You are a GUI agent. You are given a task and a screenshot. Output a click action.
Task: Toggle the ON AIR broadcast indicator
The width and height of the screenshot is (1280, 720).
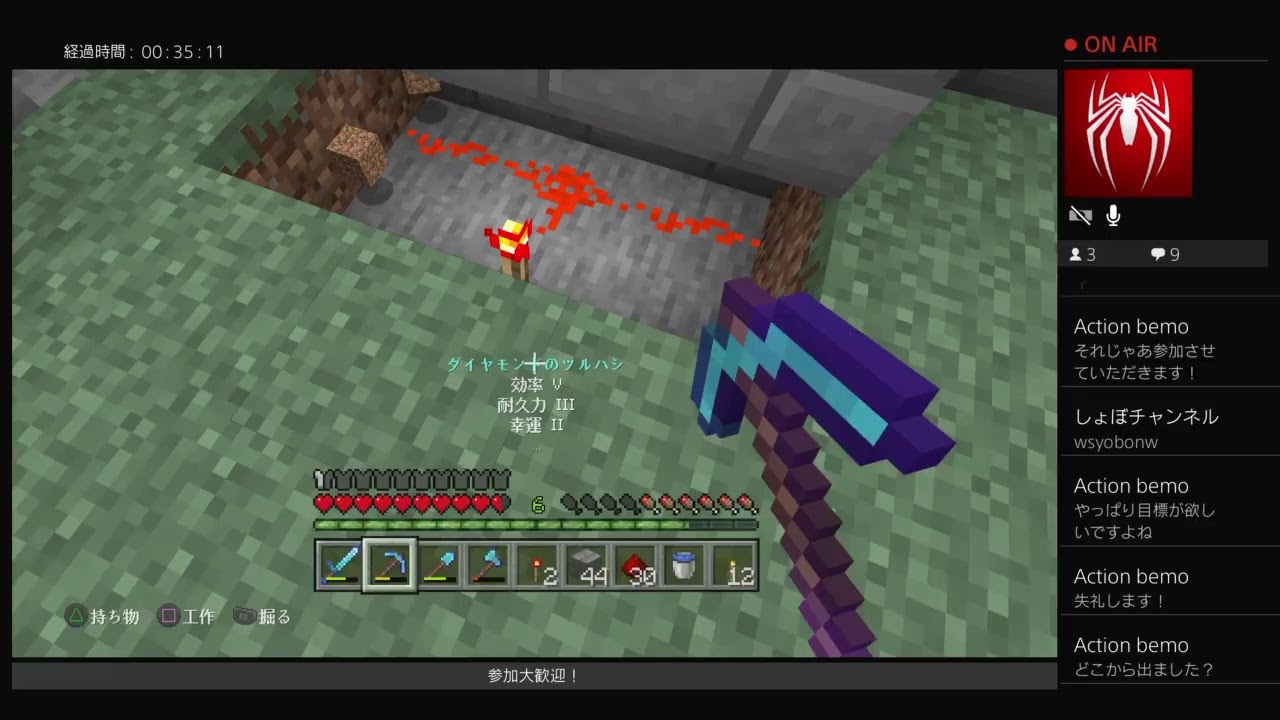coord(1110,44)
